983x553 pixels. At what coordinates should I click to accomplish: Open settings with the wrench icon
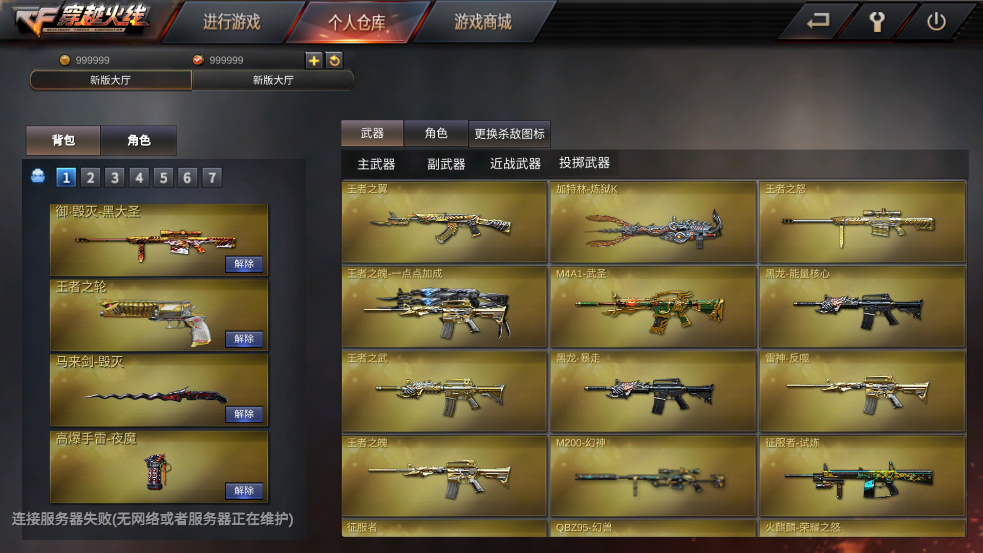[x=877, y=21]
